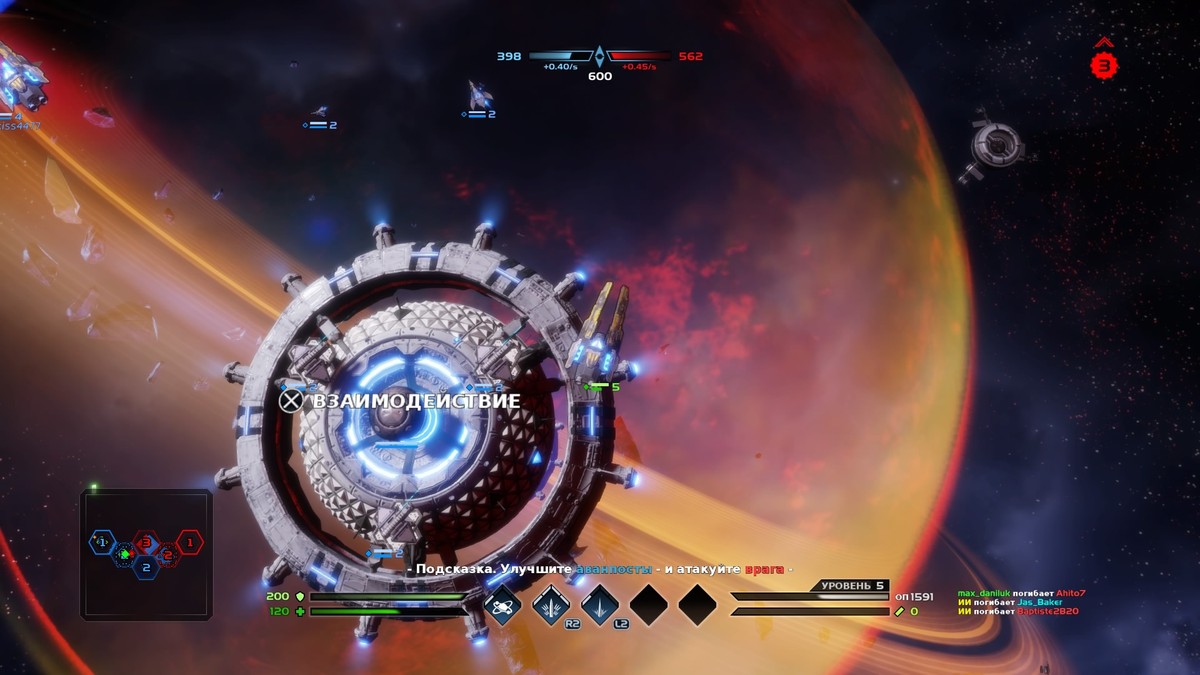The height and width of the screenshot is (675, 1200).
Task: Pick the red hexagon numbered 3 on minimap
Action: click(146, 543)
